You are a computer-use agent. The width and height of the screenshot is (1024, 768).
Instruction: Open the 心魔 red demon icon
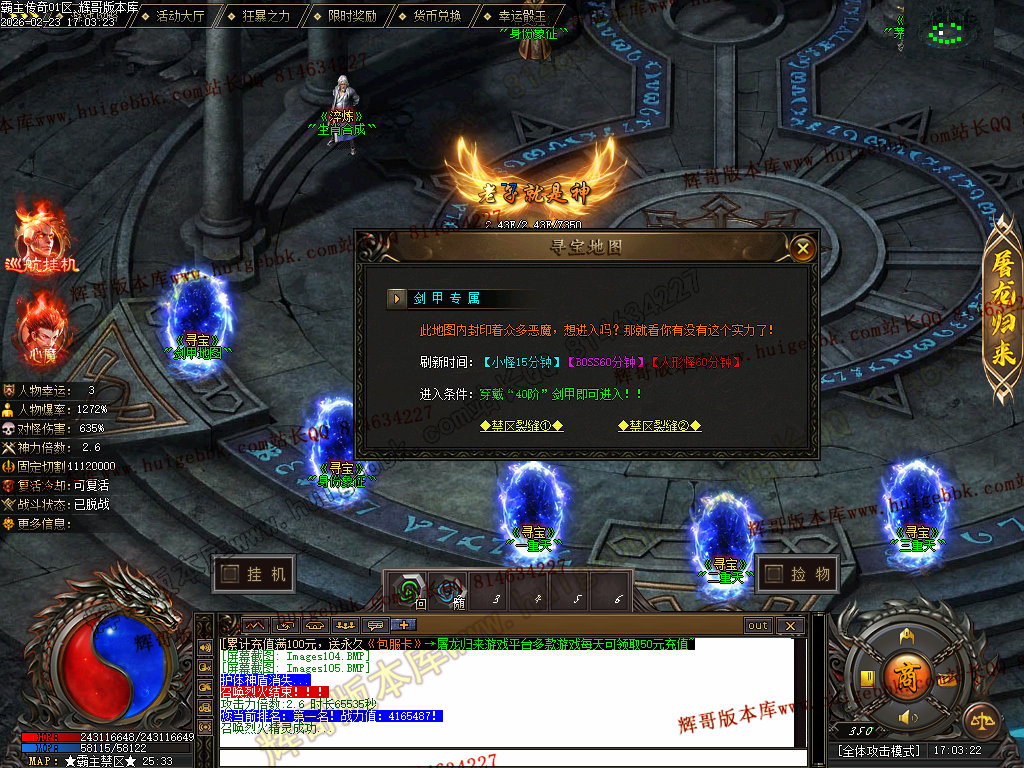42,322
